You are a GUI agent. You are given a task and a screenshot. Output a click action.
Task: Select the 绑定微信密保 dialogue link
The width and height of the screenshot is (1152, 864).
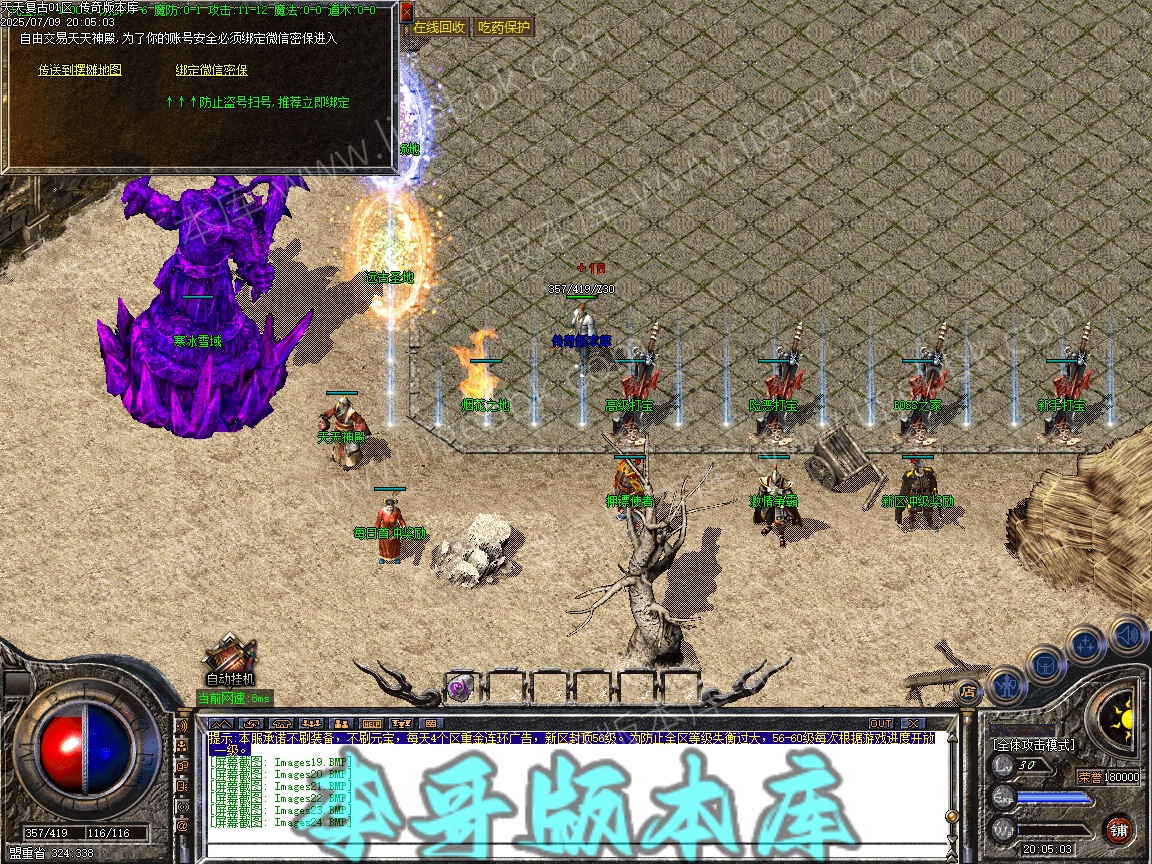[x=212, y=70]
